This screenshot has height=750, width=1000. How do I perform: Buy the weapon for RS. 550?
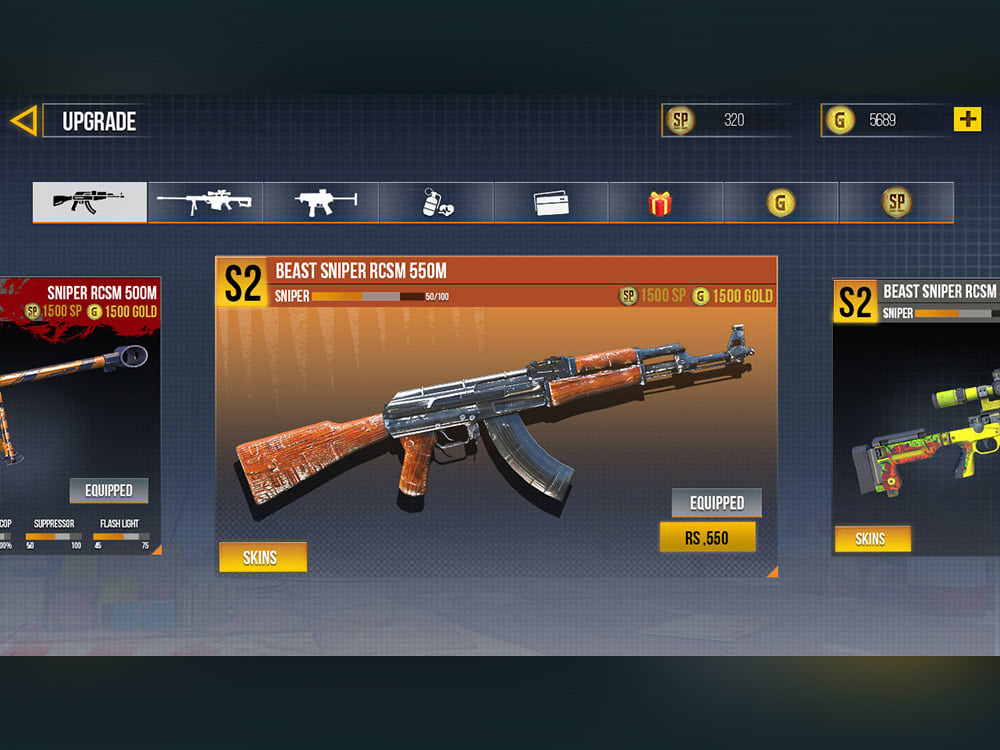(707, 537)
